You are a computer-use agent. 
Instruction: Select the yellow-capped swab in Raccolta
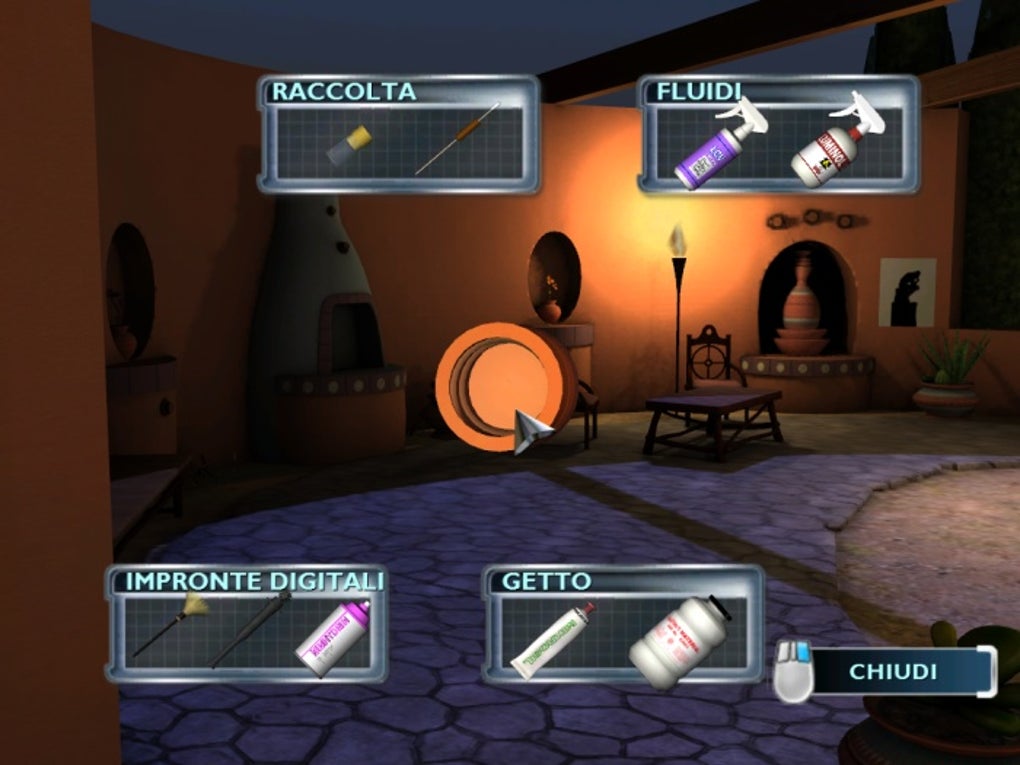[348, 145]
